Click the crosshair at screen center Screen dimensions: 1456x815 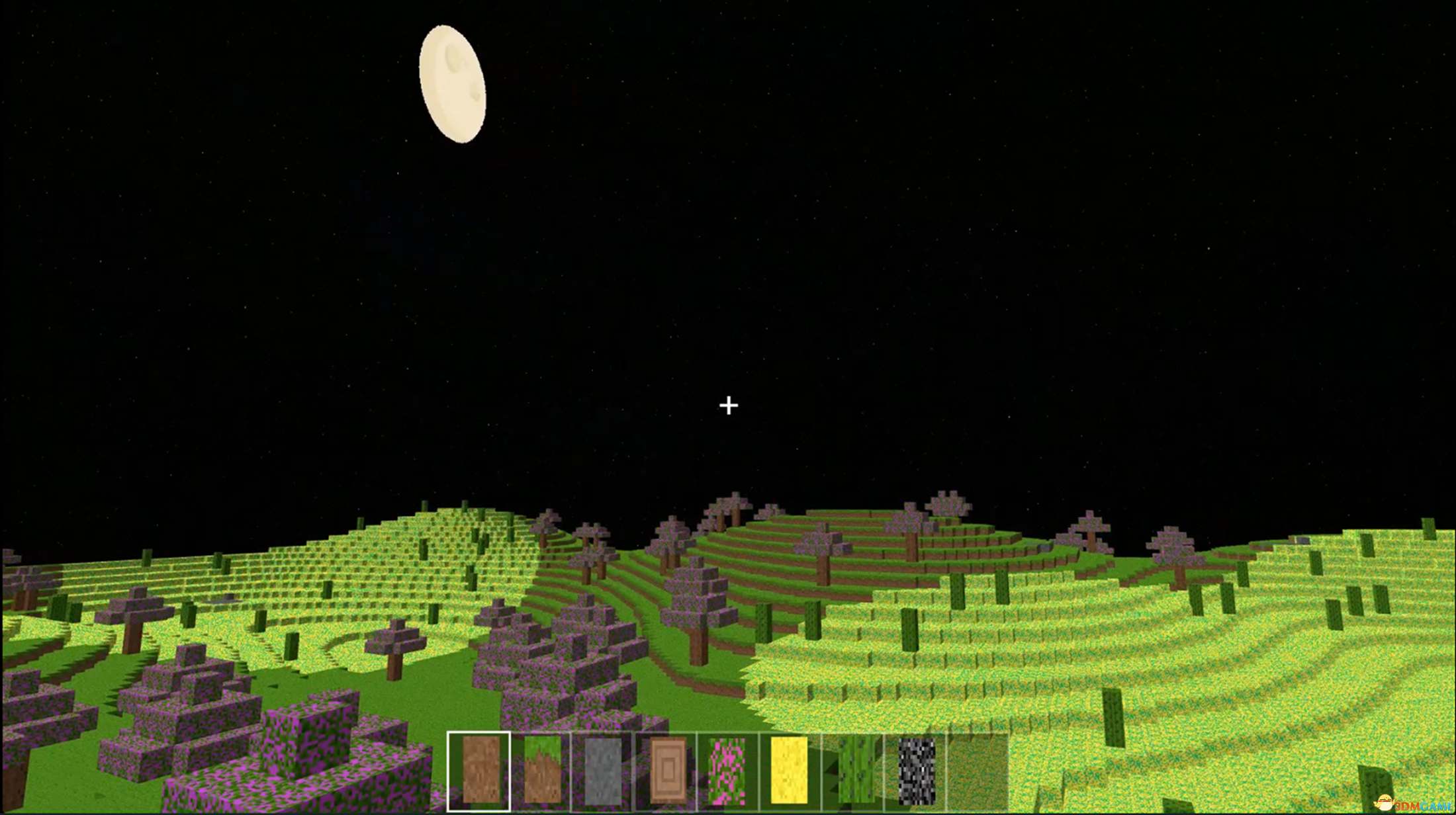(728, 404)
